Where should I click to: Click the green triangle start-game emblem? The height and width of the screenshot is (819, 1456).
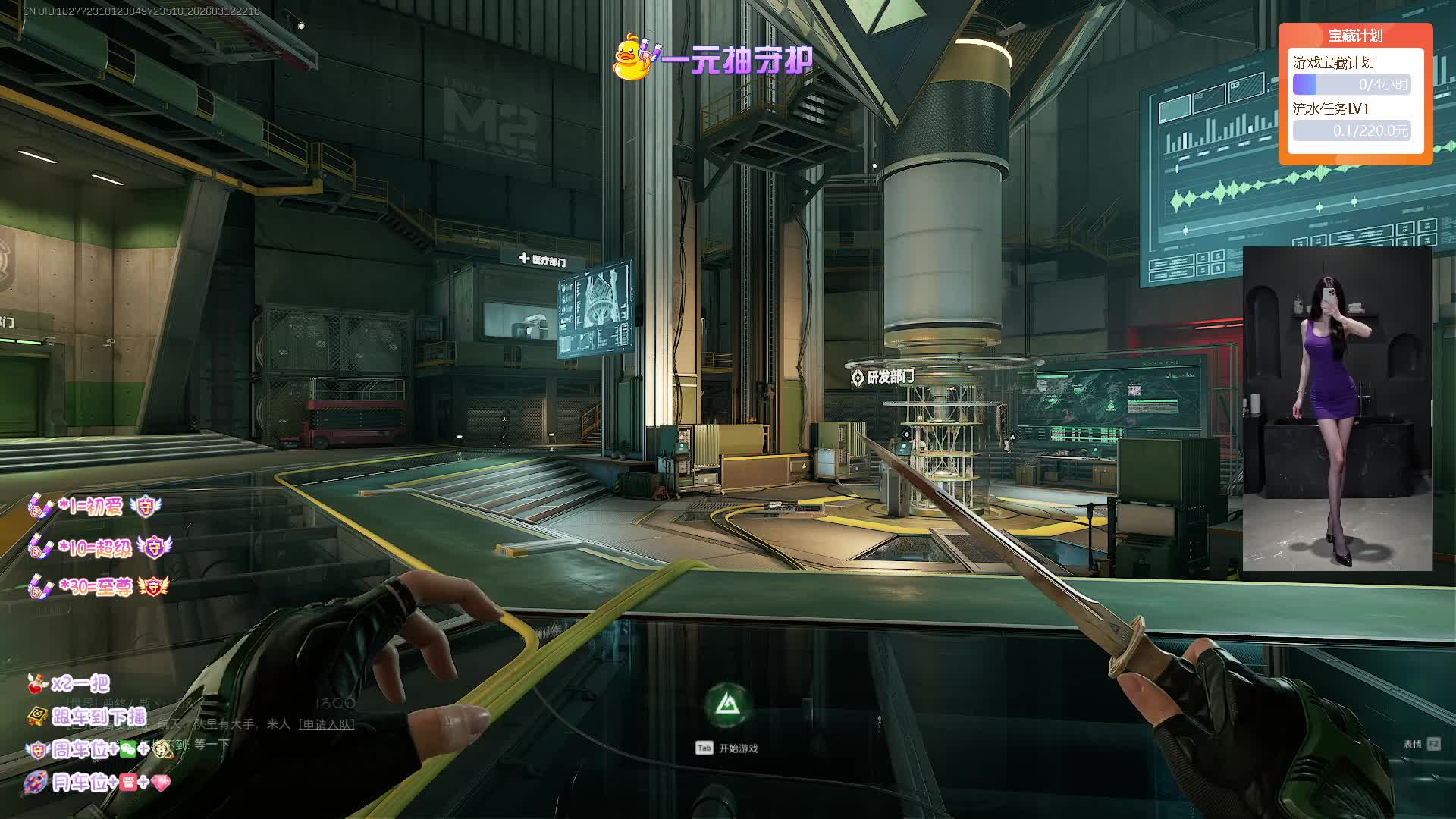[728, 704]
